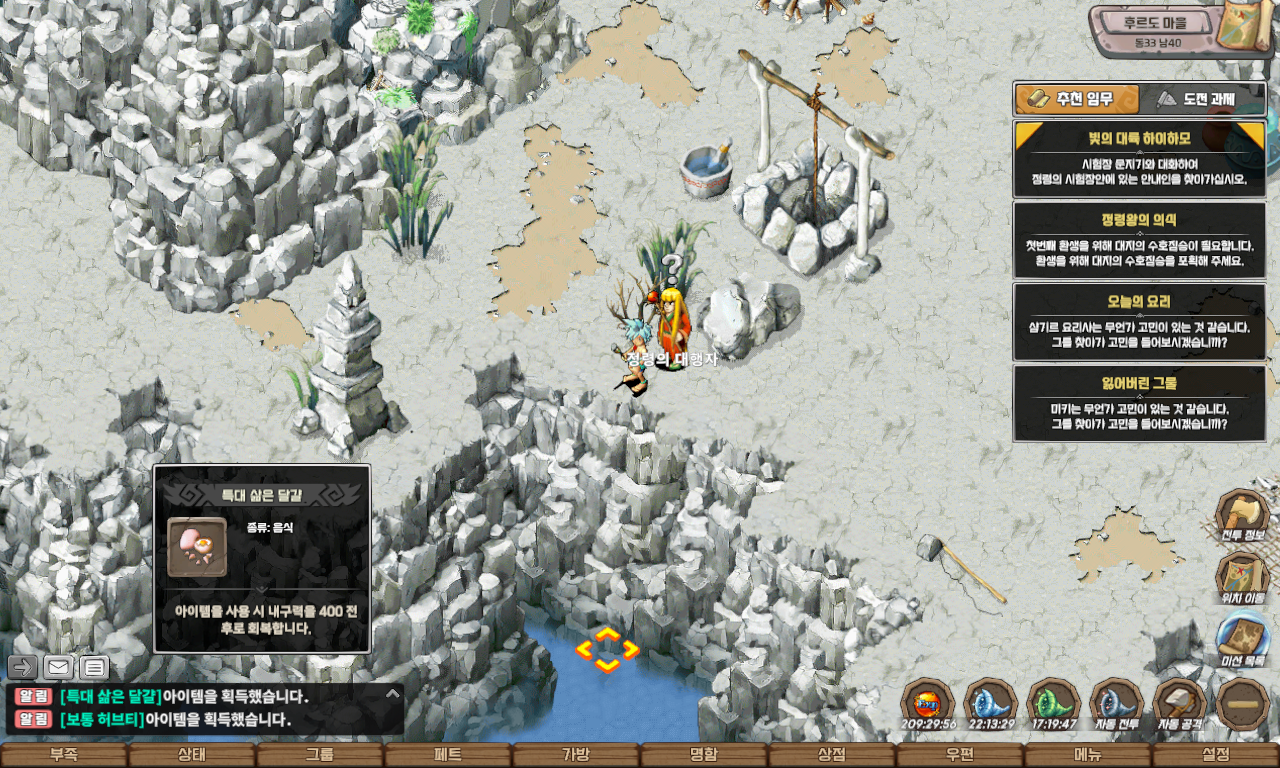Open the 설정 (settings) menu
This screenshot has height=768, width=1280.
1216,755
